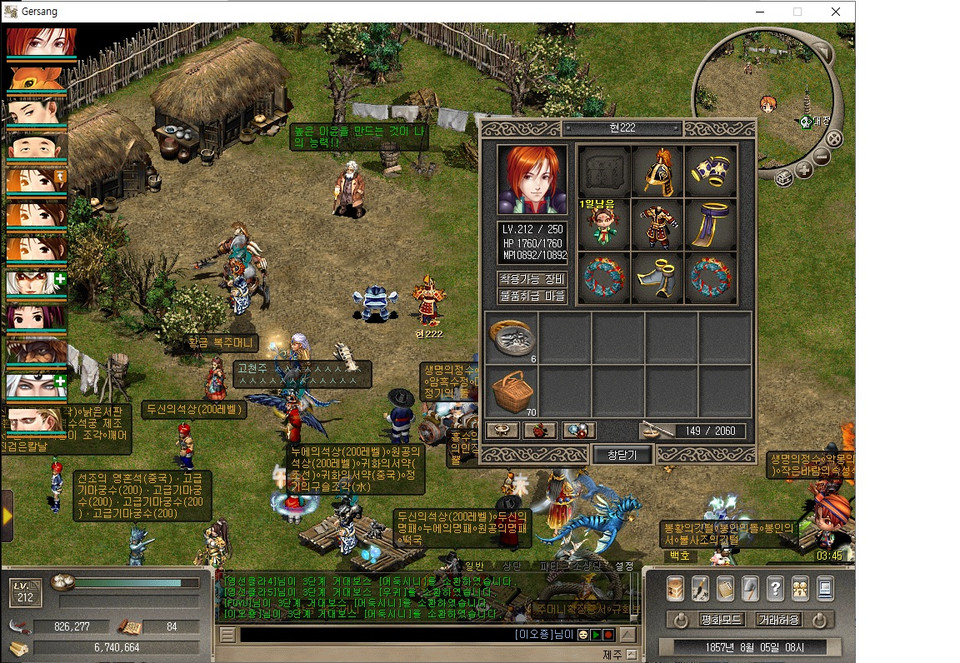Click the 물품취급 마을 button
This screenshot has width=960, height=663.
[532, 296]
